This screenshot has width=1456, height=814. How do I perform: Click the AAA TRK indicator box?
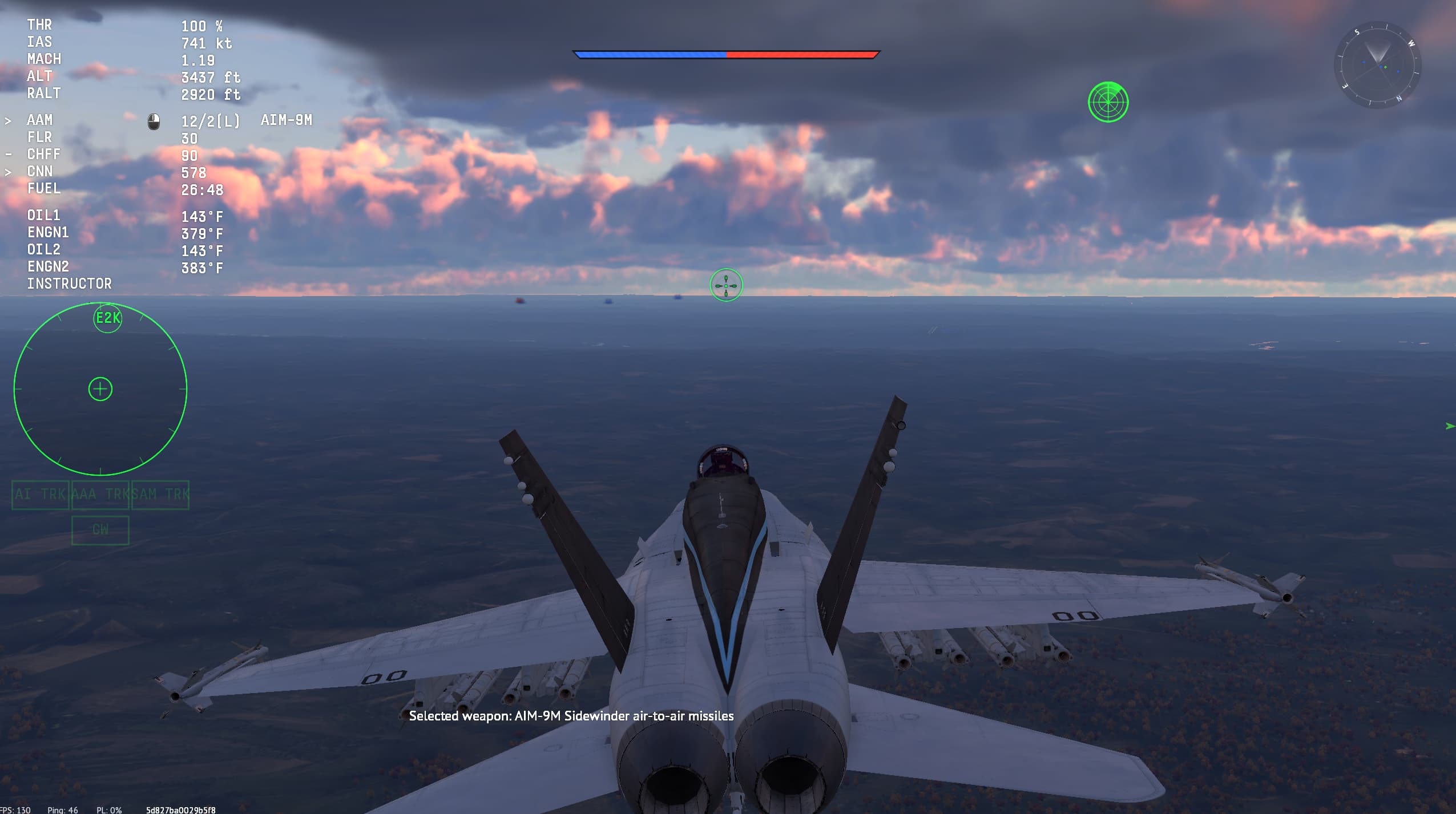point(100,495)
